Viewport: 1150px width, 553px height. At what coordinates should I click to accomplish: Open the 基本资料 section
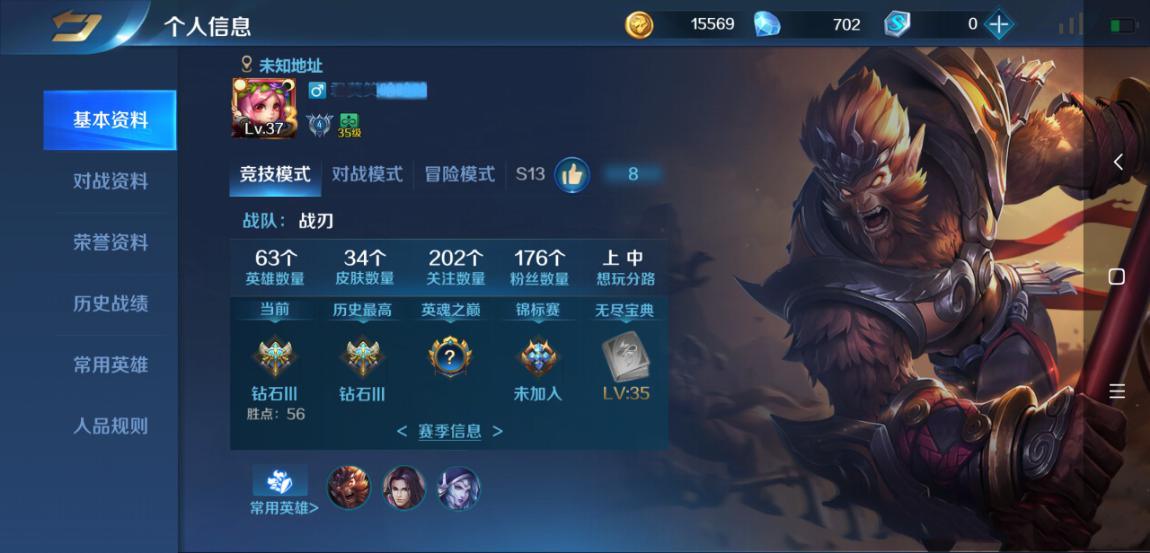[110, 120]
